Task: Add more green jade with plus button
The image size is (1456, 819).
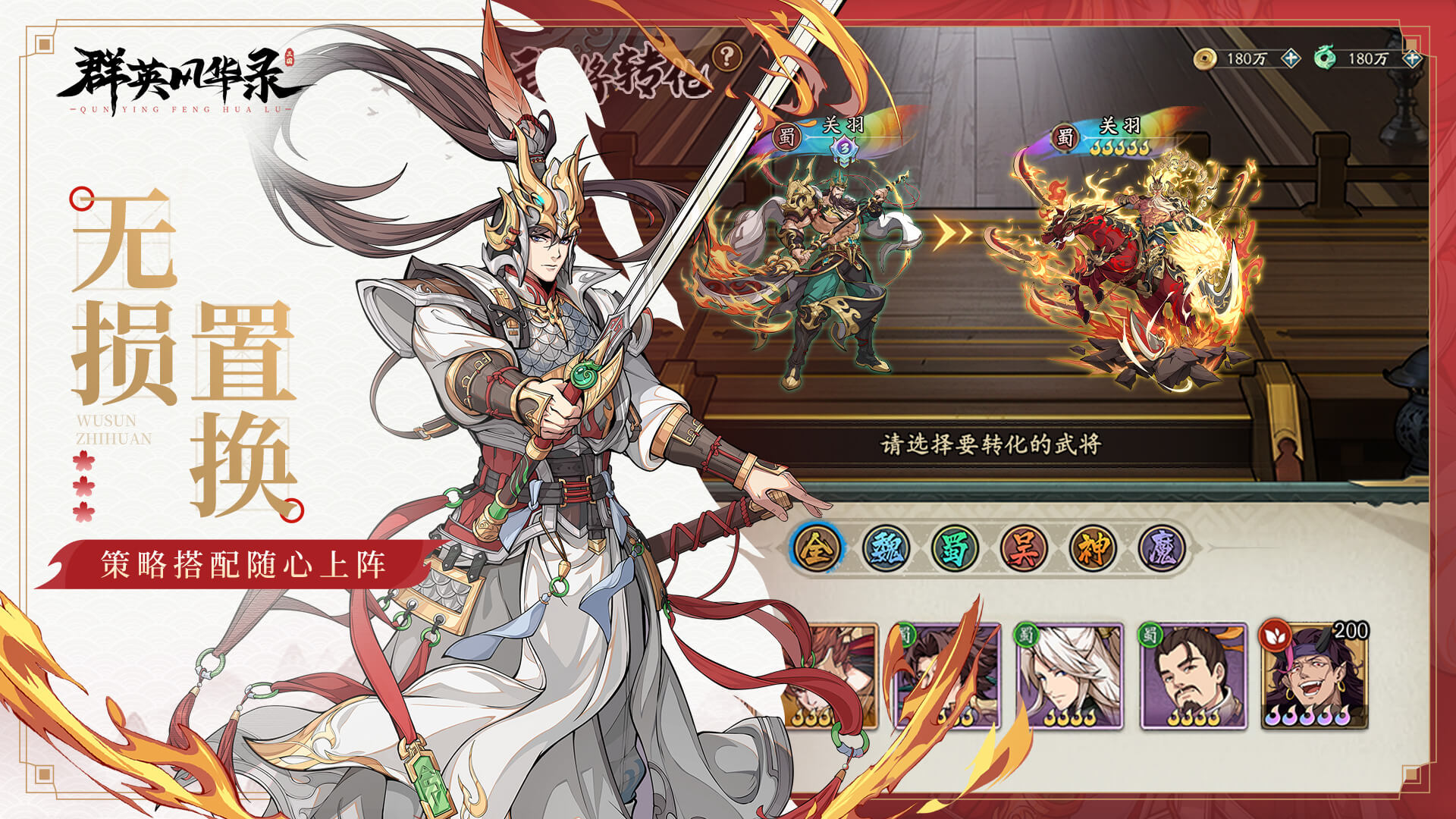Action: (x=1410, y=58)
